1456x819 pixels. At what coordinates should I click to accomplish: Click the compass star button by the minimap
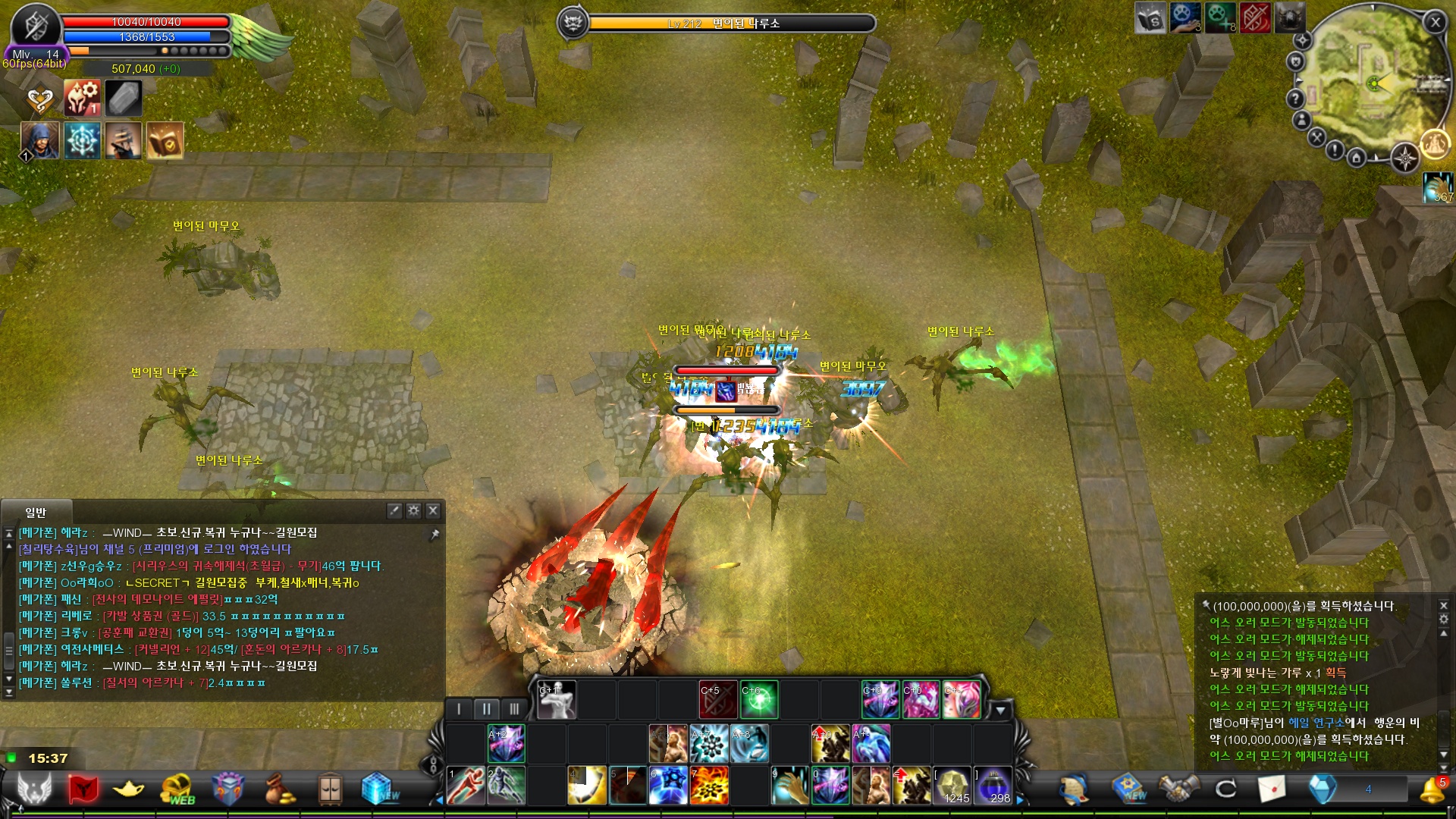[1404, 158]
